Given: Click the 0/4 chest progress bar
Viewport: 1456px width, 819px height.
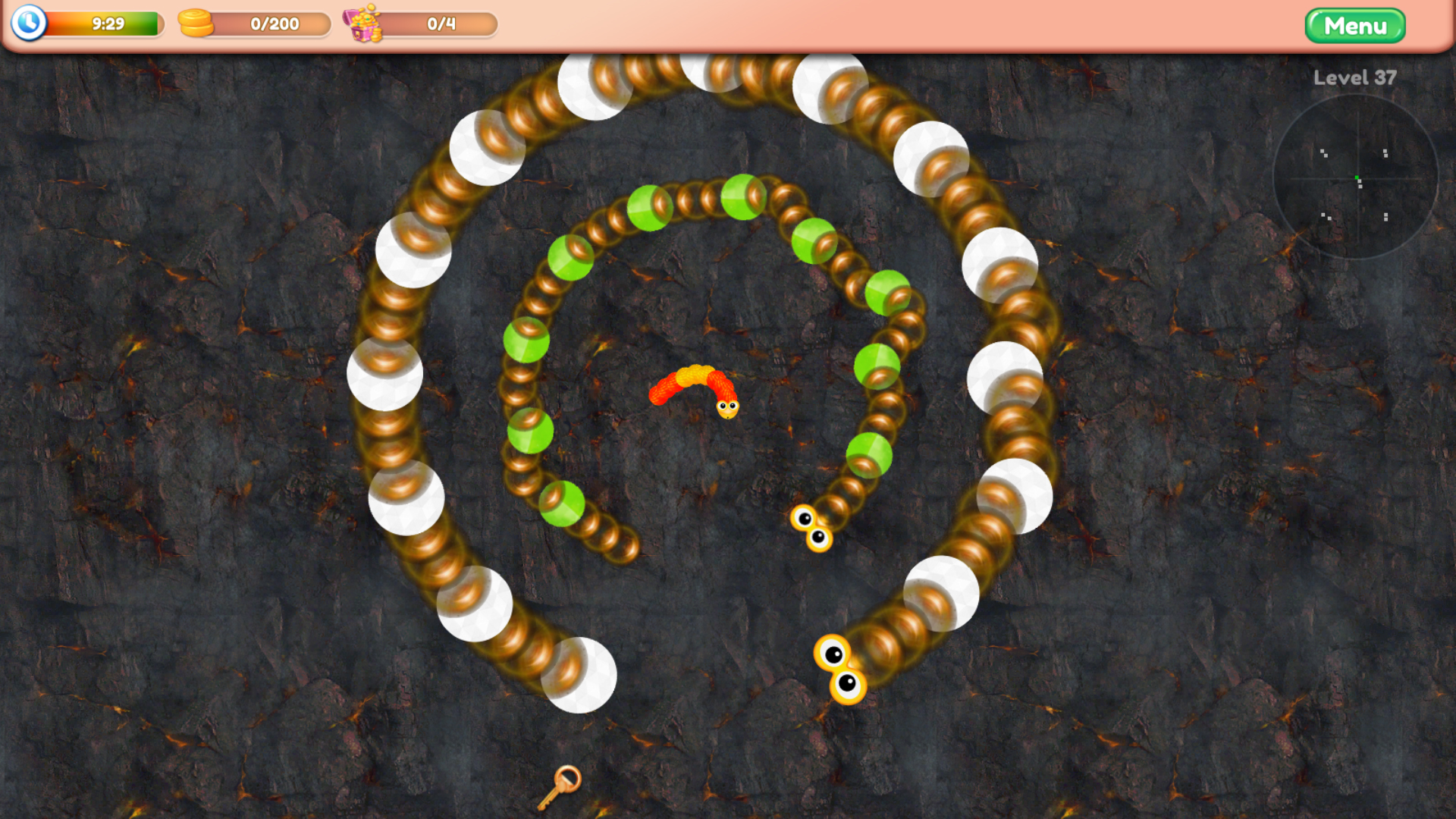Looking at the screenshot, I should click(x=440, y=24).
